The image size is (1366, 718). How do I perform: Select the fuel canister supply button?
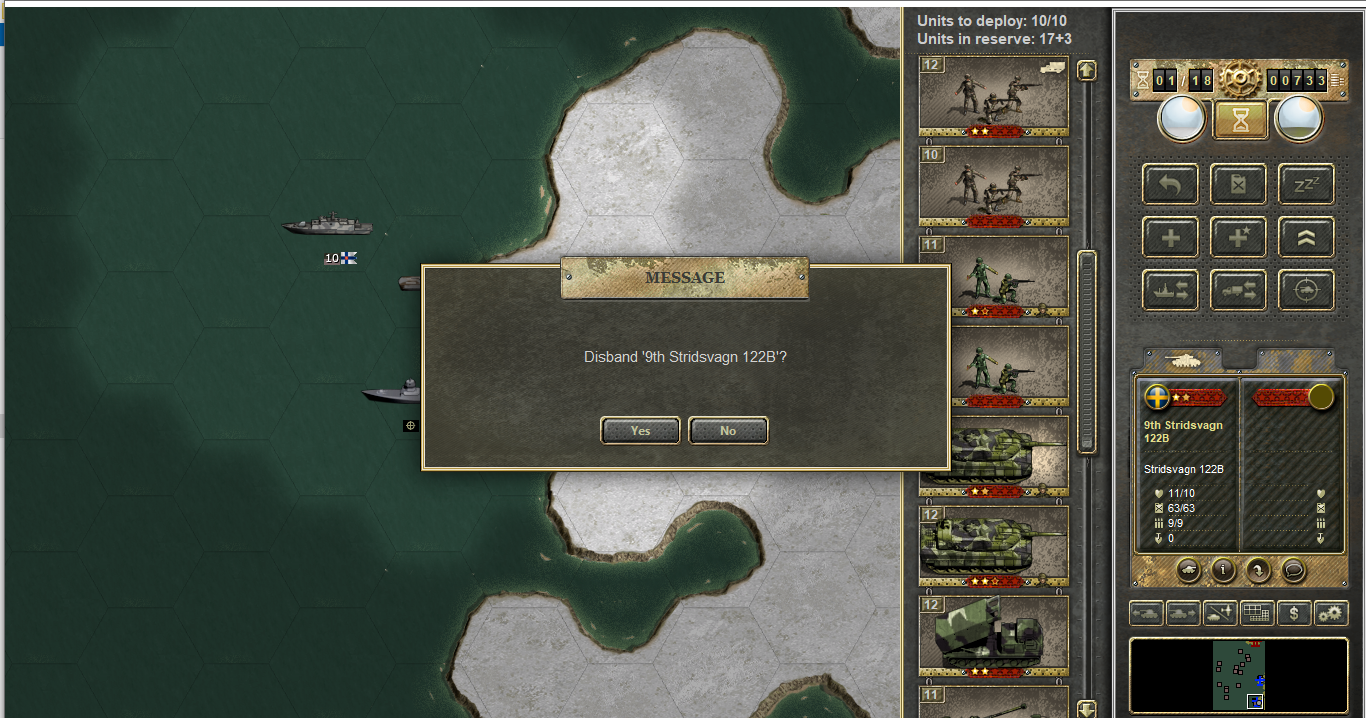1239,185
